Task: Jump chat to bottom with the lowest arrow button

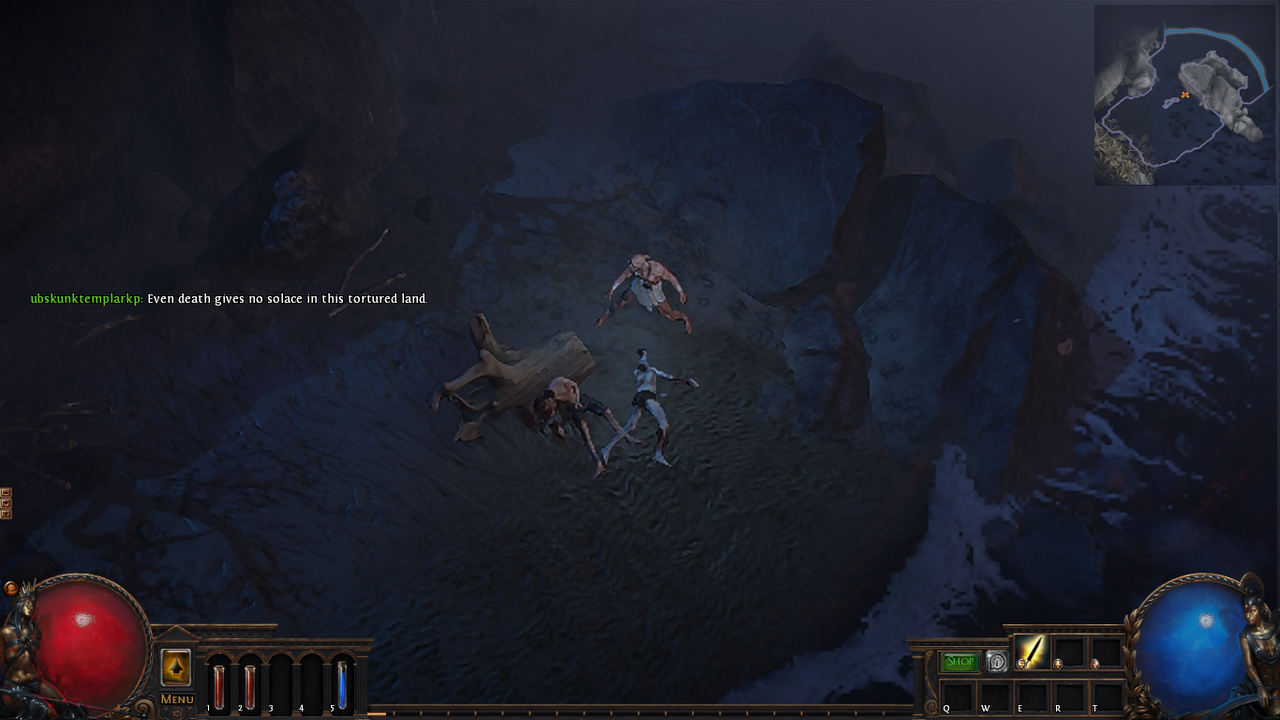Action: click(6, 514)
